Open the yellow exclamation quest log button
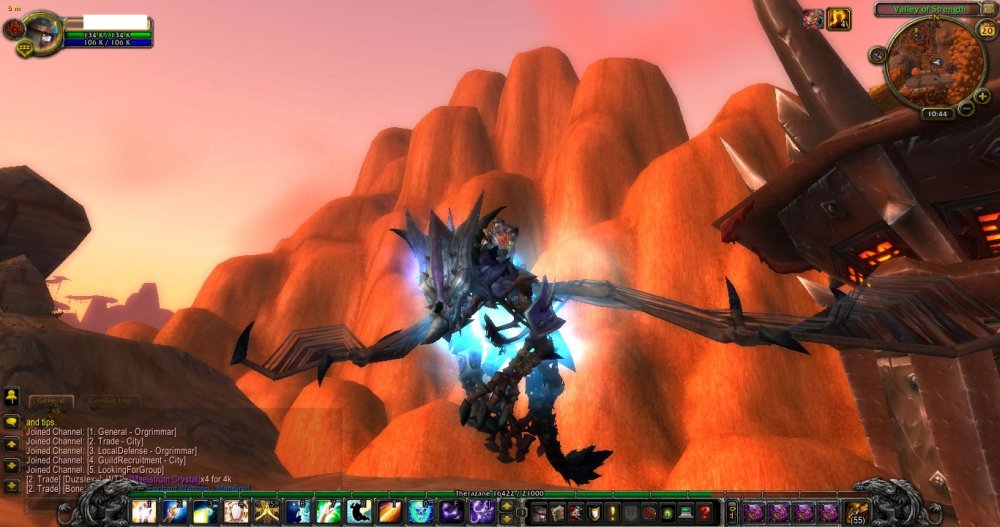 pyautogui.click(x=611, y=512)
